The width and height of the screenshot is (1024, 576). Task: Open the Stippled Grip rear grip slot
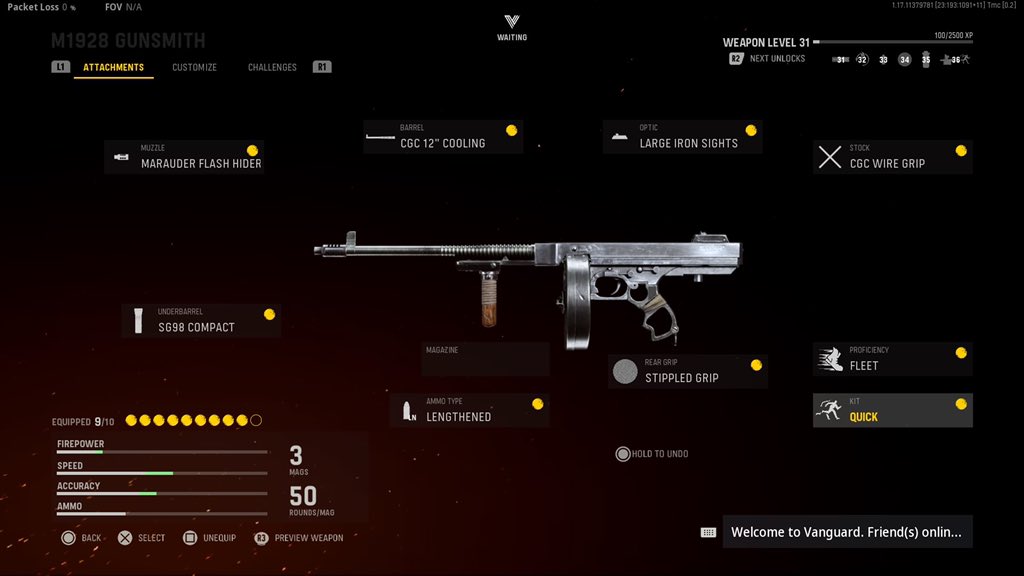pos(688,372)
